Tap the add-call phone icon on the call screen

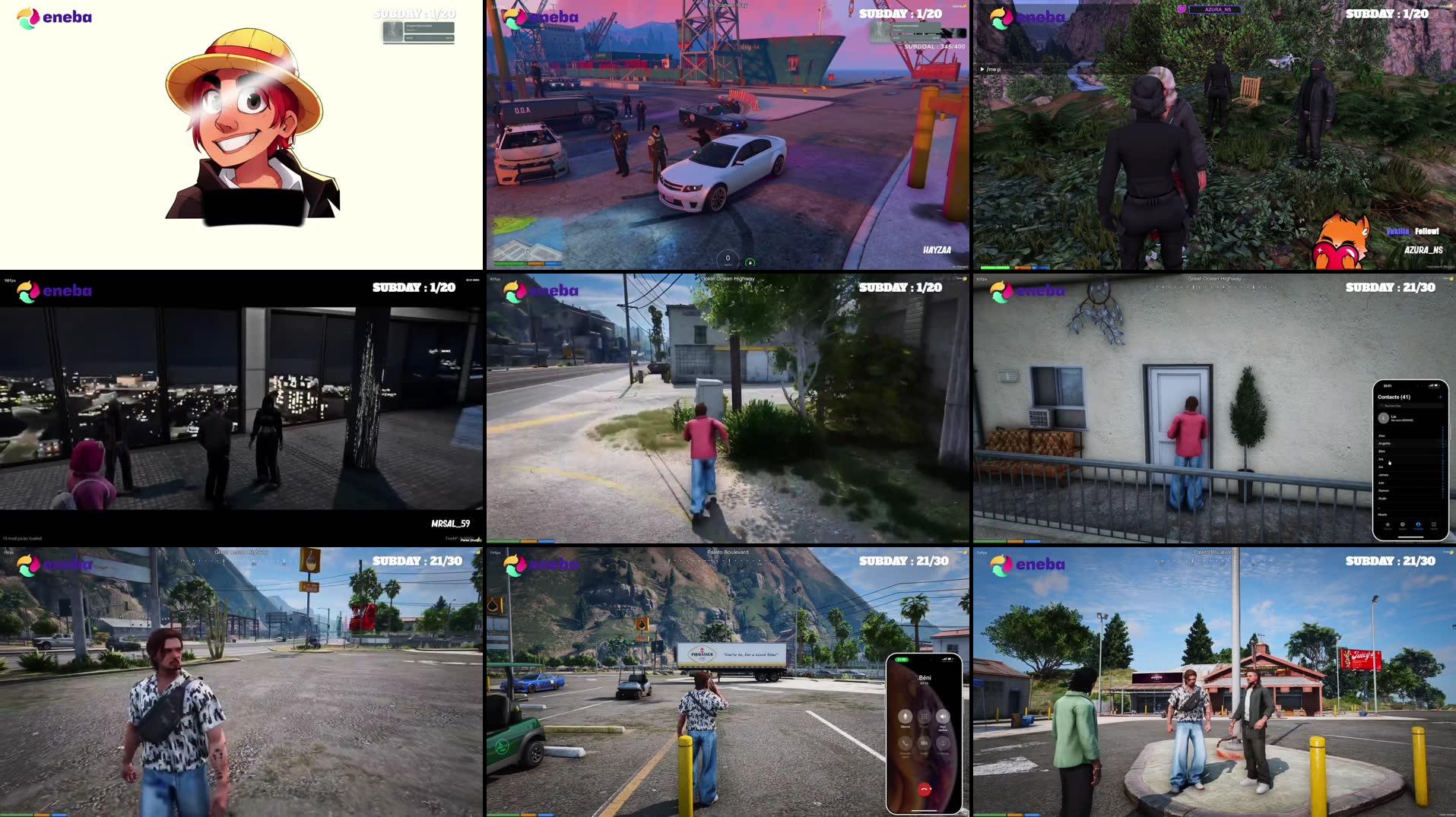[x=905, y=743]
